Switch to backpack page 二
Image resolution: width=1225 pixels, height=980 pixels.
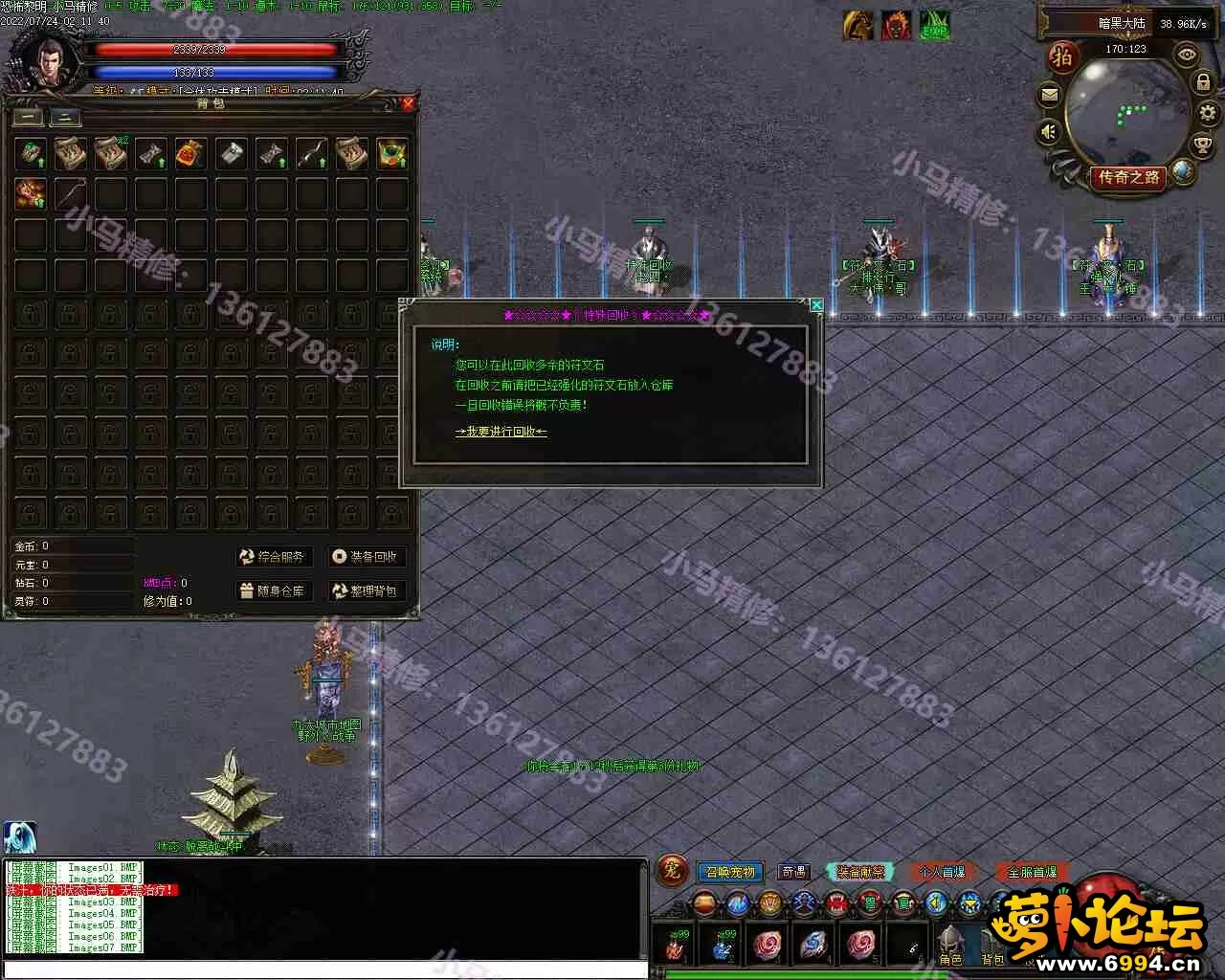[65, 118]
